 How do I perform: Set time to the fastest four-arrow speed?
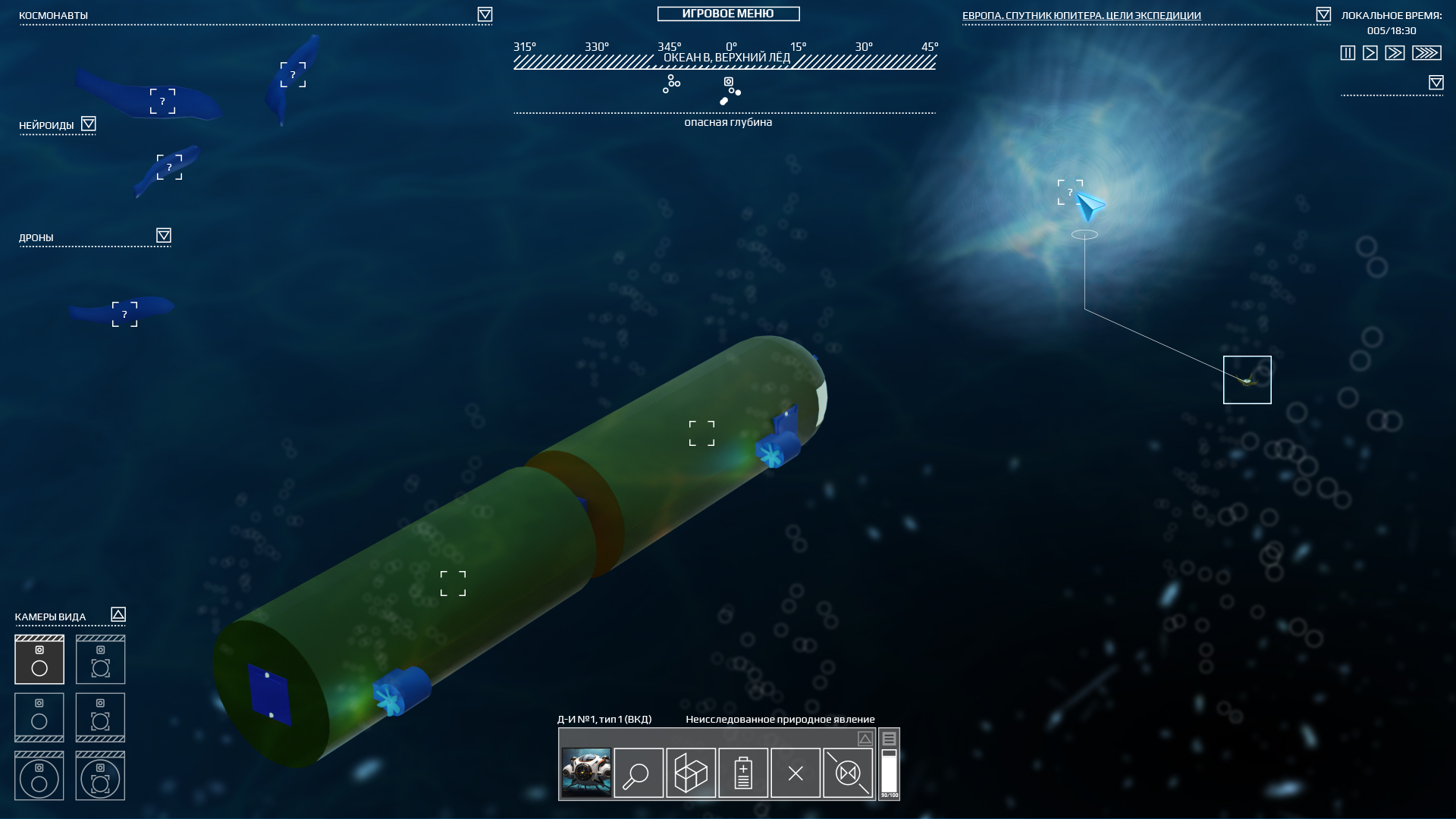[1426, 53]
